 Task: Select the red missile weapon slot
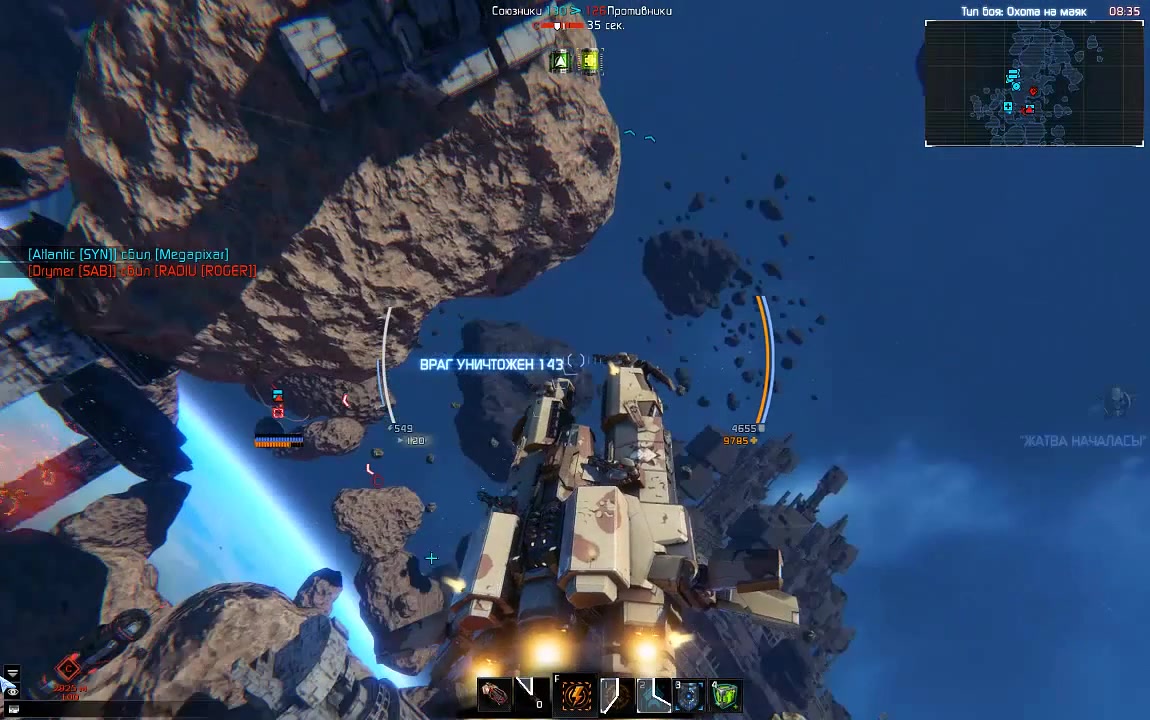pyautogui.click(x=496, y=695)
